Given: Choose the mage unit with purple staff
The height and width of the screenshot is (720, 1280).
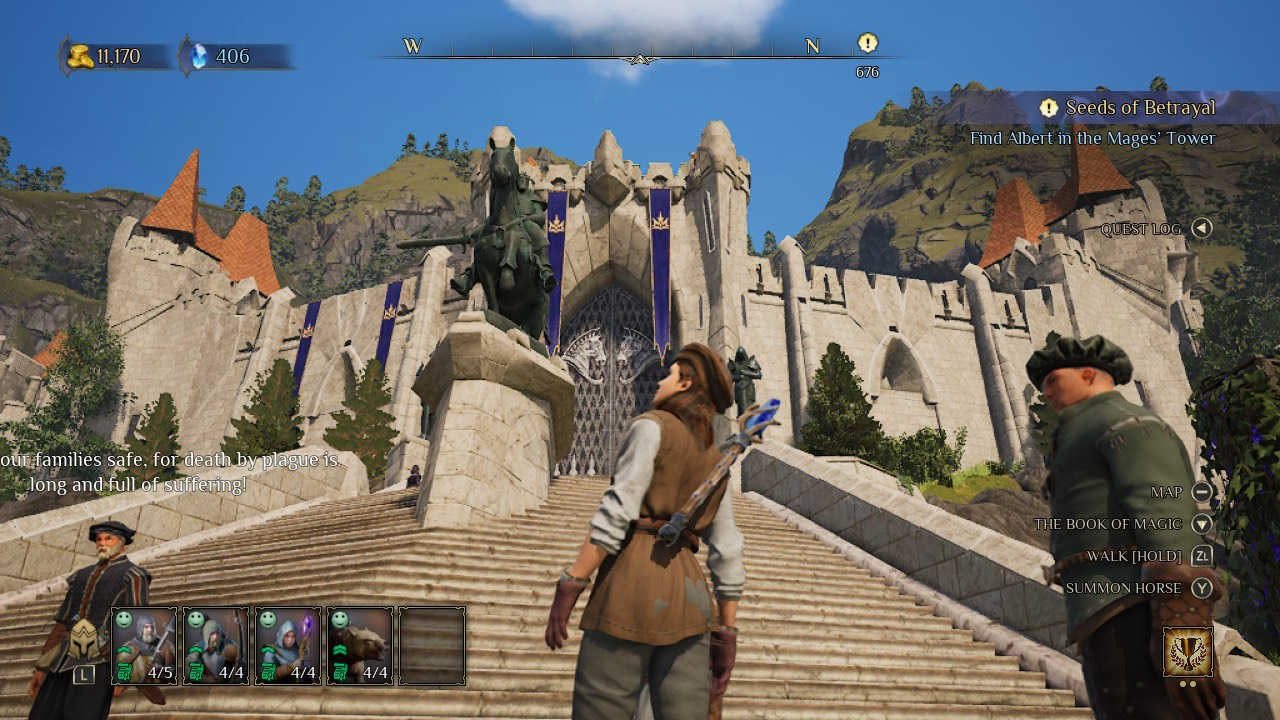Looking at the screenshot, I should [x=288, y=645].
